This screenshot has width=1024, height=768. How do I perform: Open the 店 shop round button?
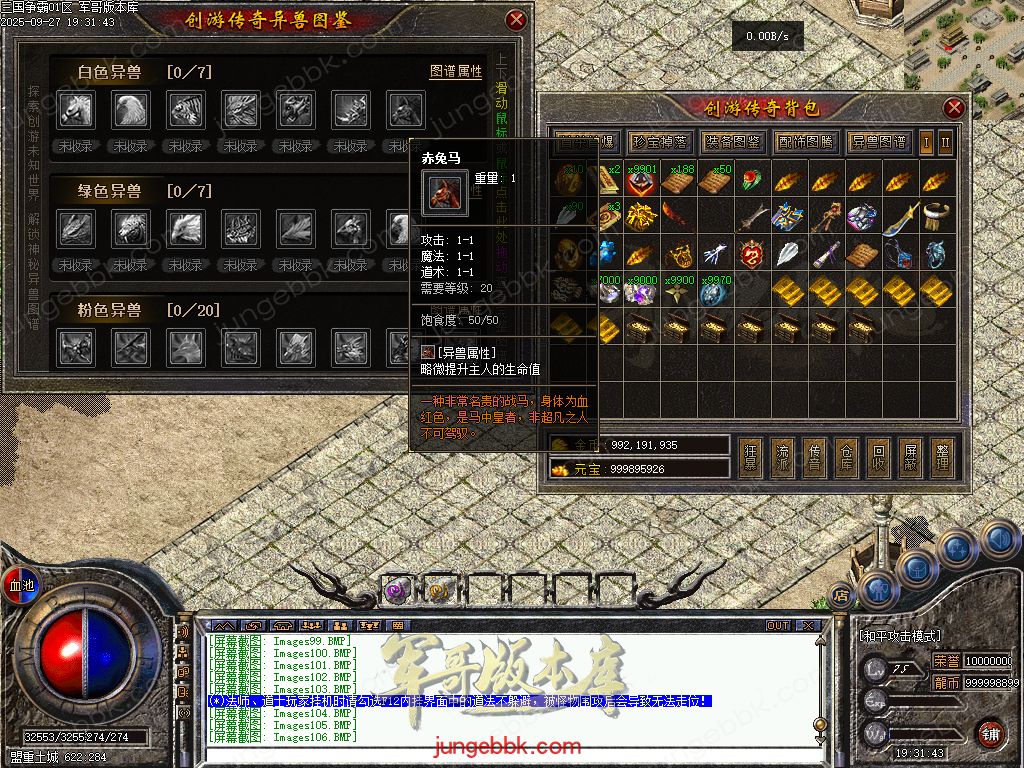(841, 596)
